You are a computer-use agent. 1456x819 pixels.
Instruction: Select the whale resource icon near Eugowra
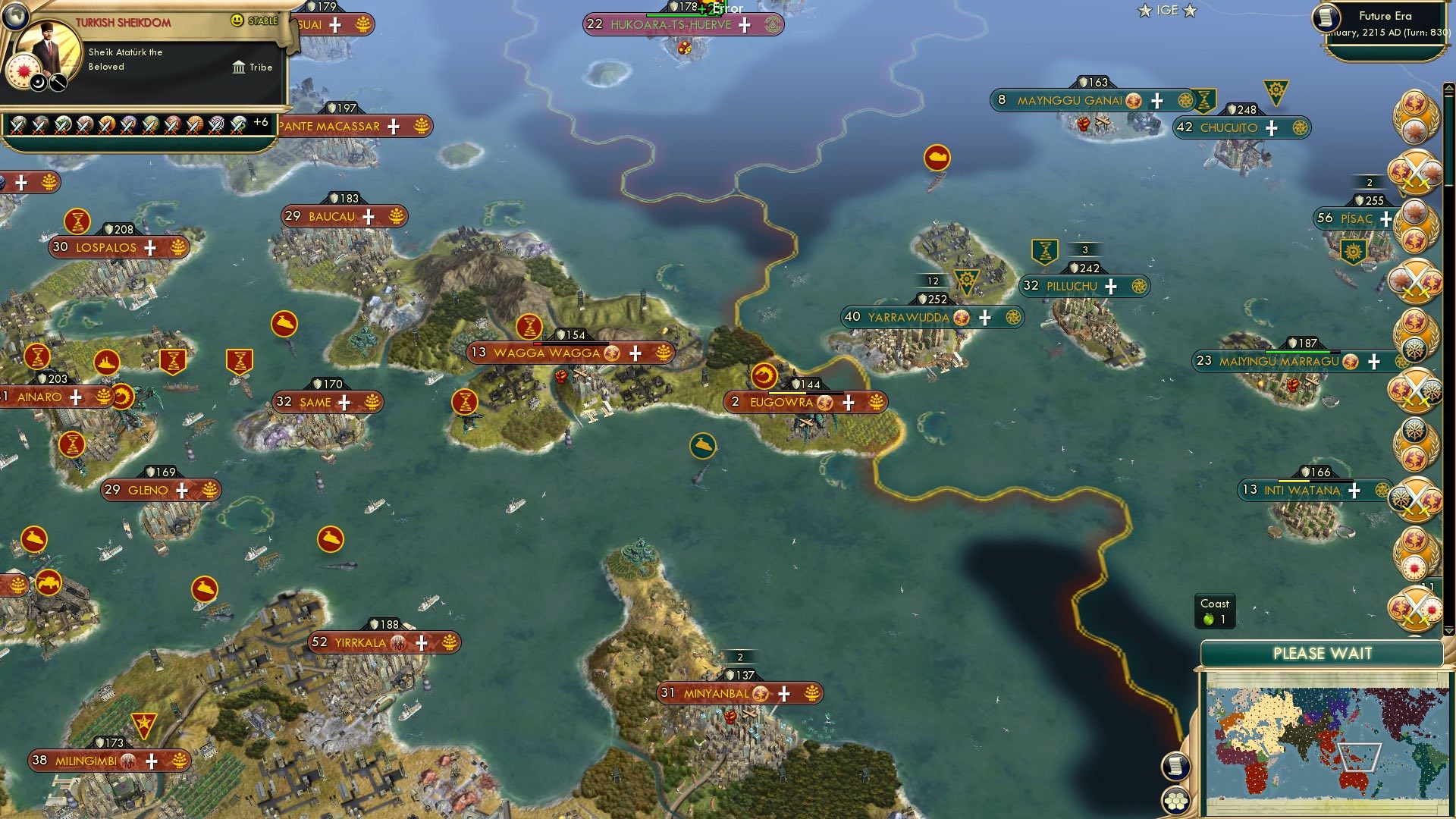[702, 445]
